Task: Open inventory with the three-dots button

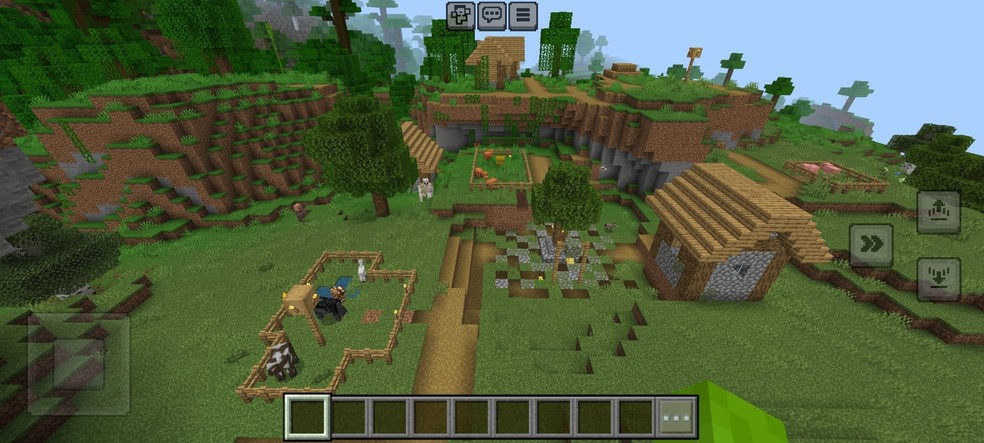Action: pyautogui.click(x=675, y=415)
